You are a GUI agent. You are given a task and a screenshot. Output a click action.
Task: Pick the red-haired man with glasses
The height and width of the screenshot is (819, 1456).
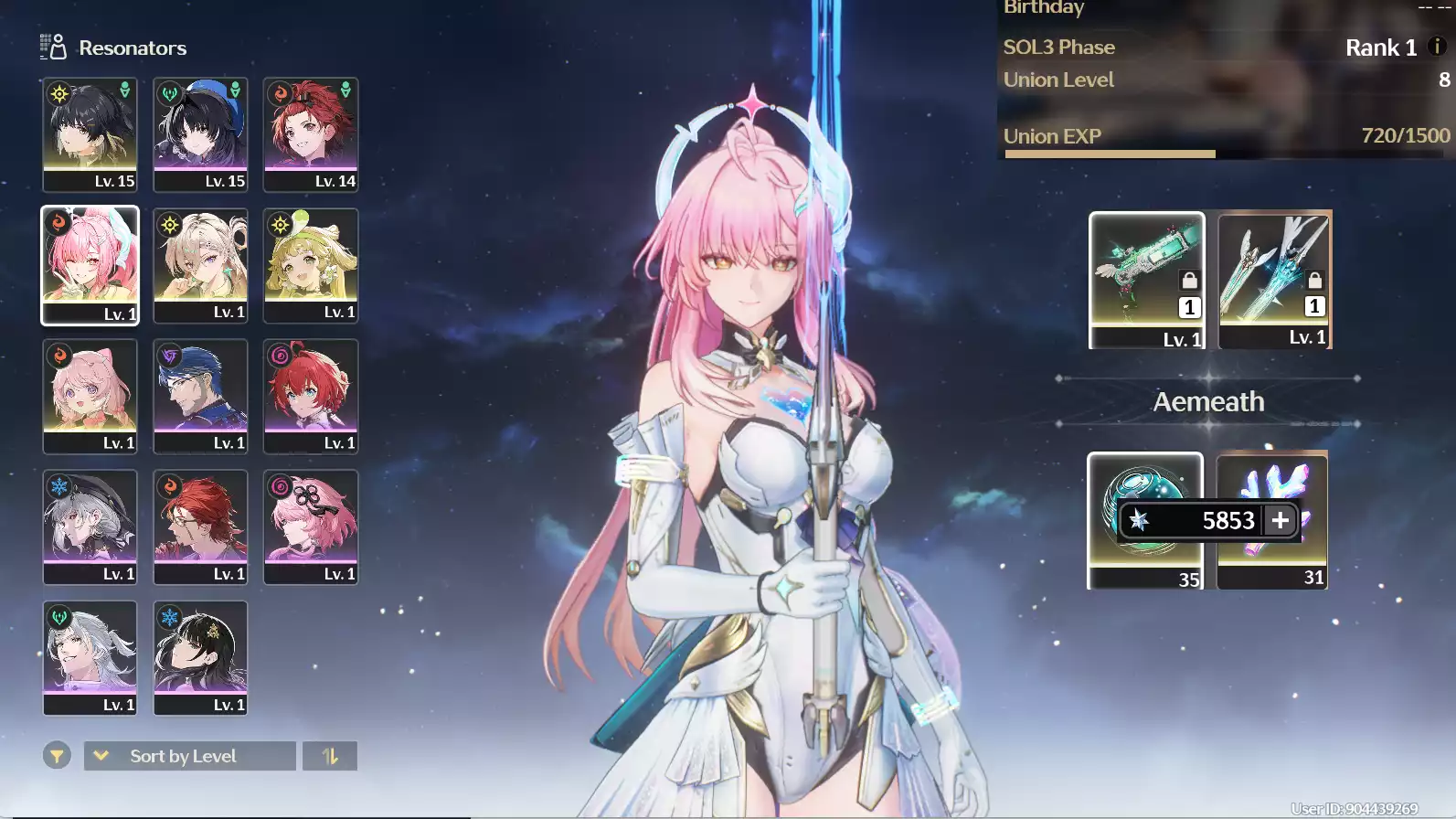pyautogui.click(x=200, y=526)
